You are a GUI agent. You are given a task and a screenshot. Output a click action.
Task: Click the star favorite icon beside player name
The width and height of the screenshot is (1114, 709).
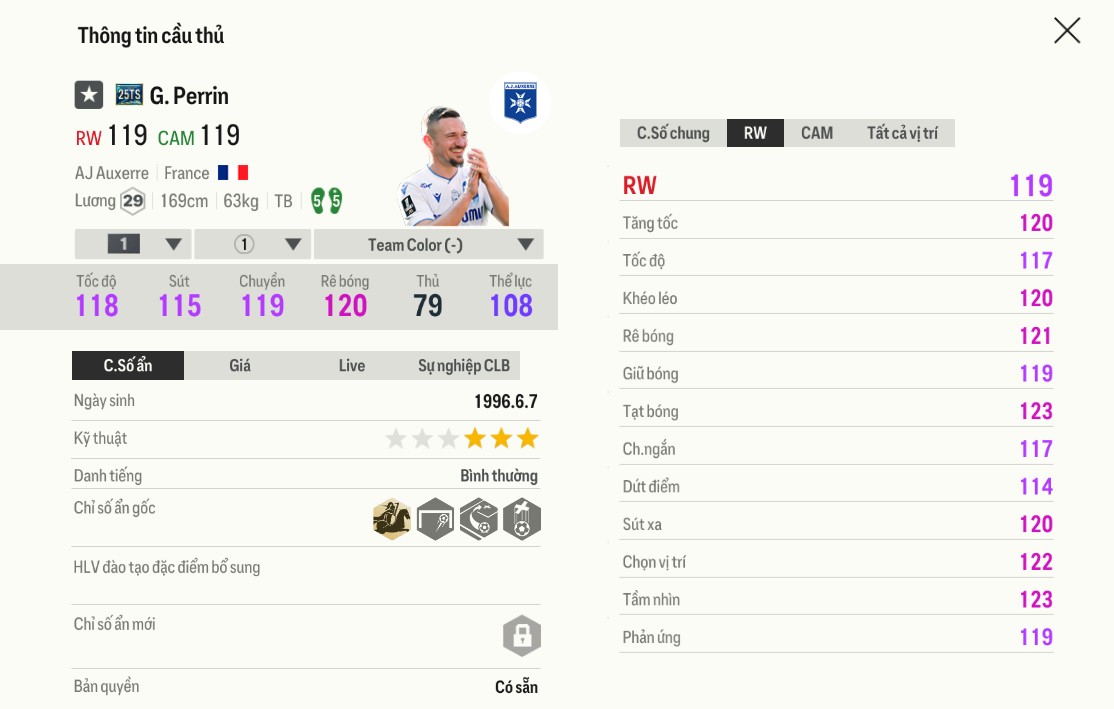point(89,95)
